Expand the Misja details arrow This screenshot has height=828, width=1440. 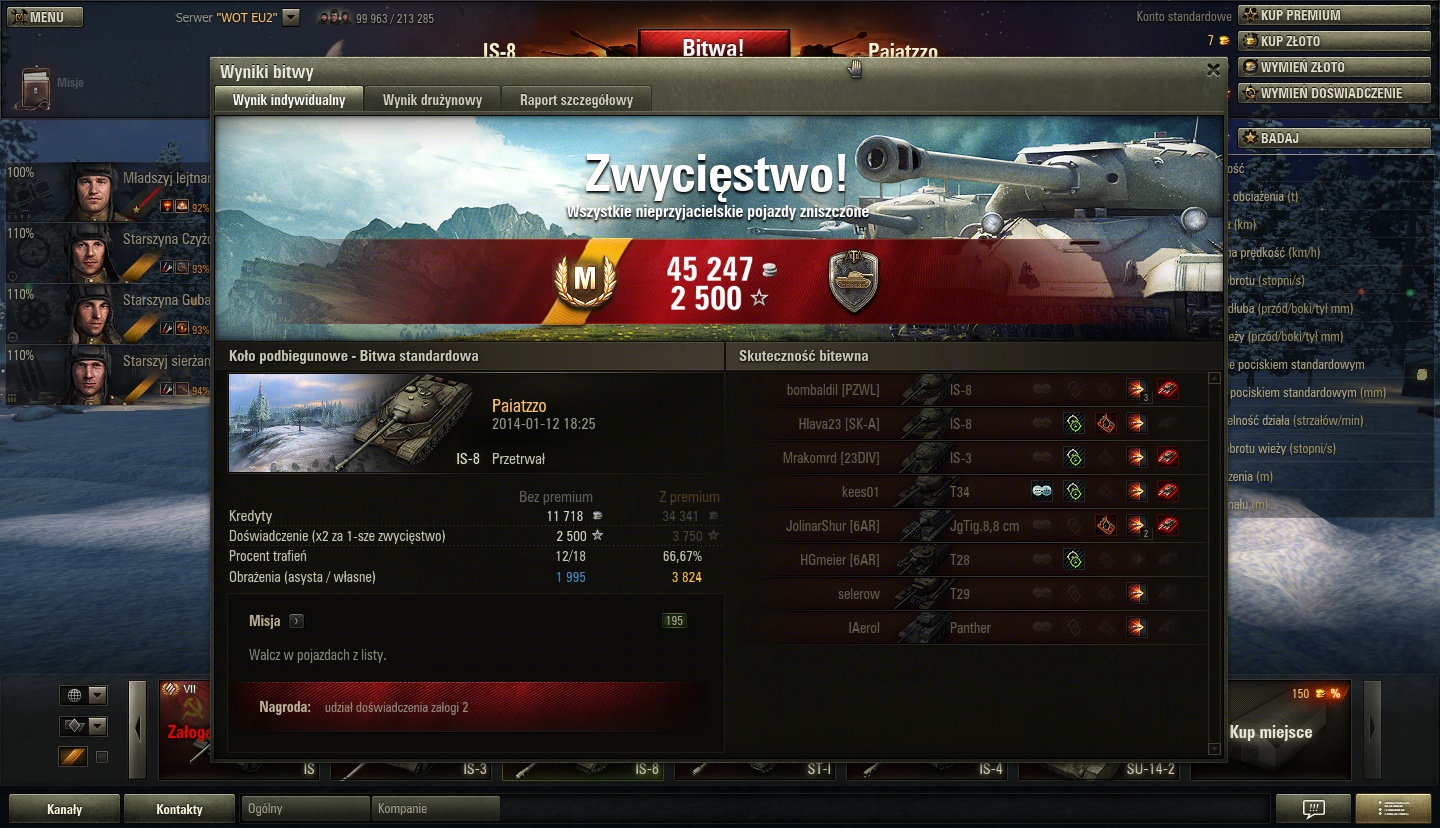(296, 621)
